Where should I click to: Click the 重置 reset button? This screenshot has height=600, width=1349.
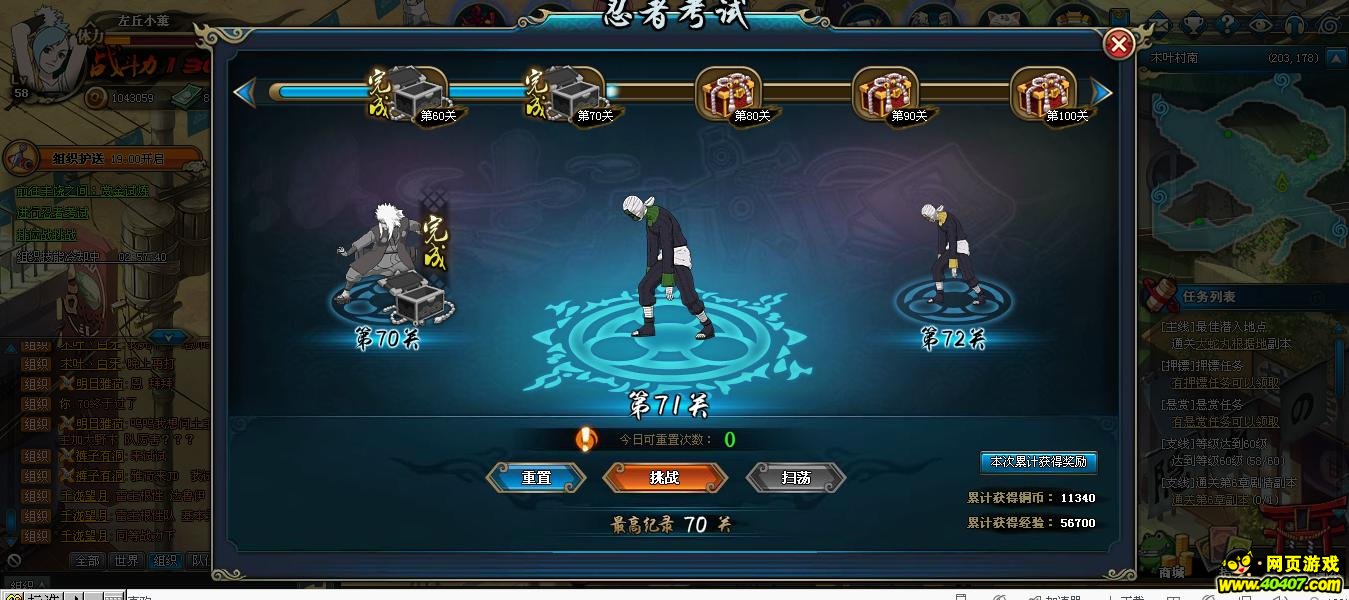click(536, 478)
